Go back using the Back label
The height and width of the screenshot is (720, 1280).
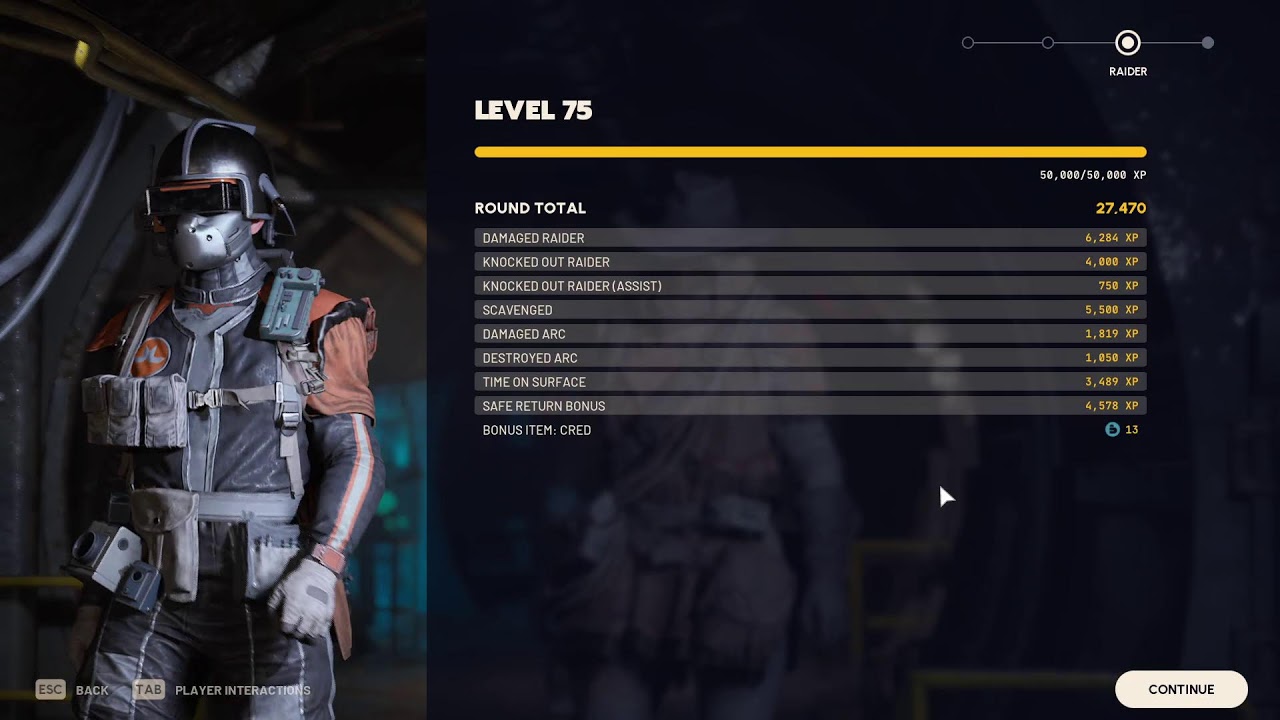point(91,690)
